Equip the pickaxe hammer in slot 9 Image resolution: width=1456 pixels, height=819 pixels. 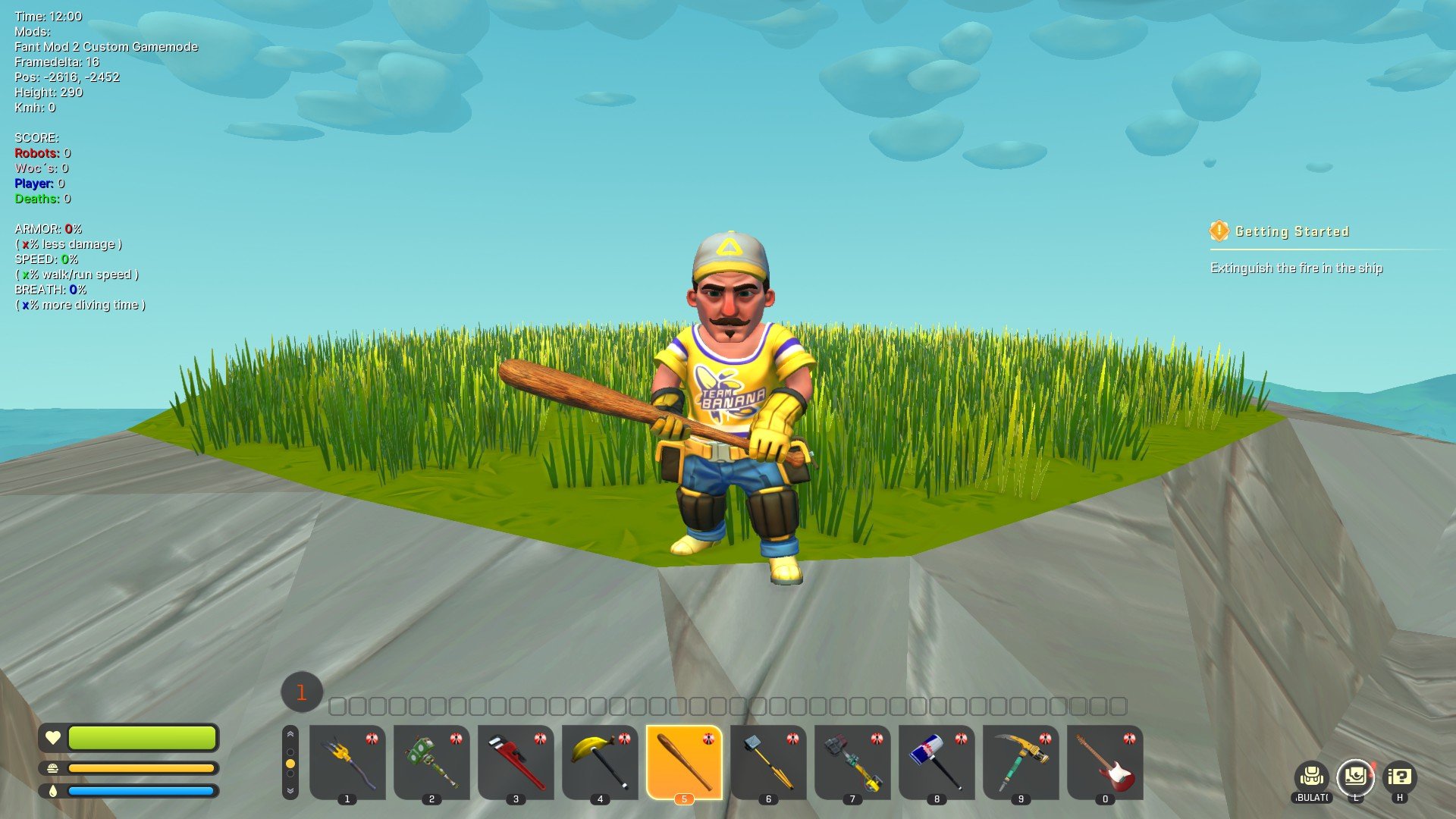[1021, 761]
